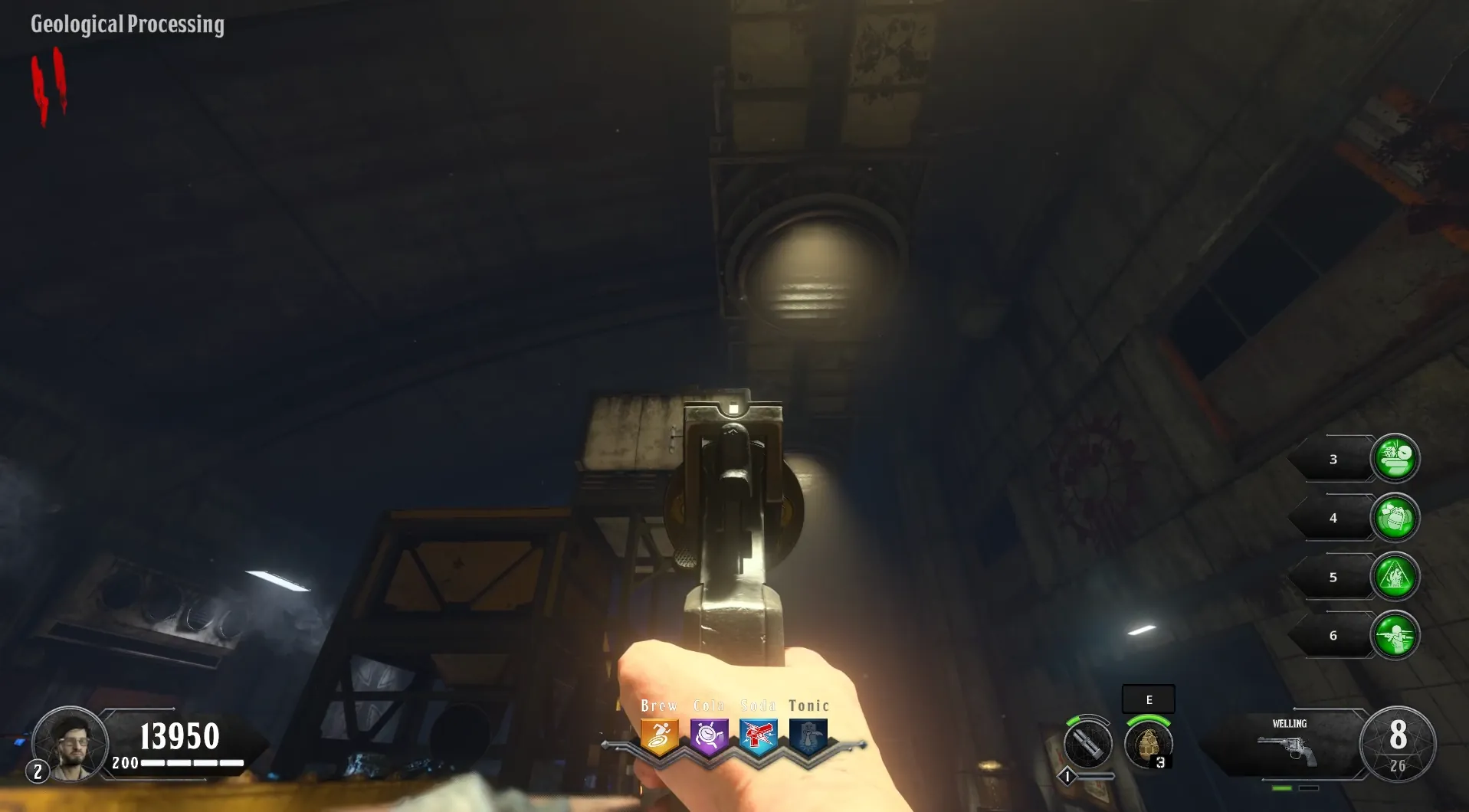Select the frag grenade equipment icon

[1148, 743]
